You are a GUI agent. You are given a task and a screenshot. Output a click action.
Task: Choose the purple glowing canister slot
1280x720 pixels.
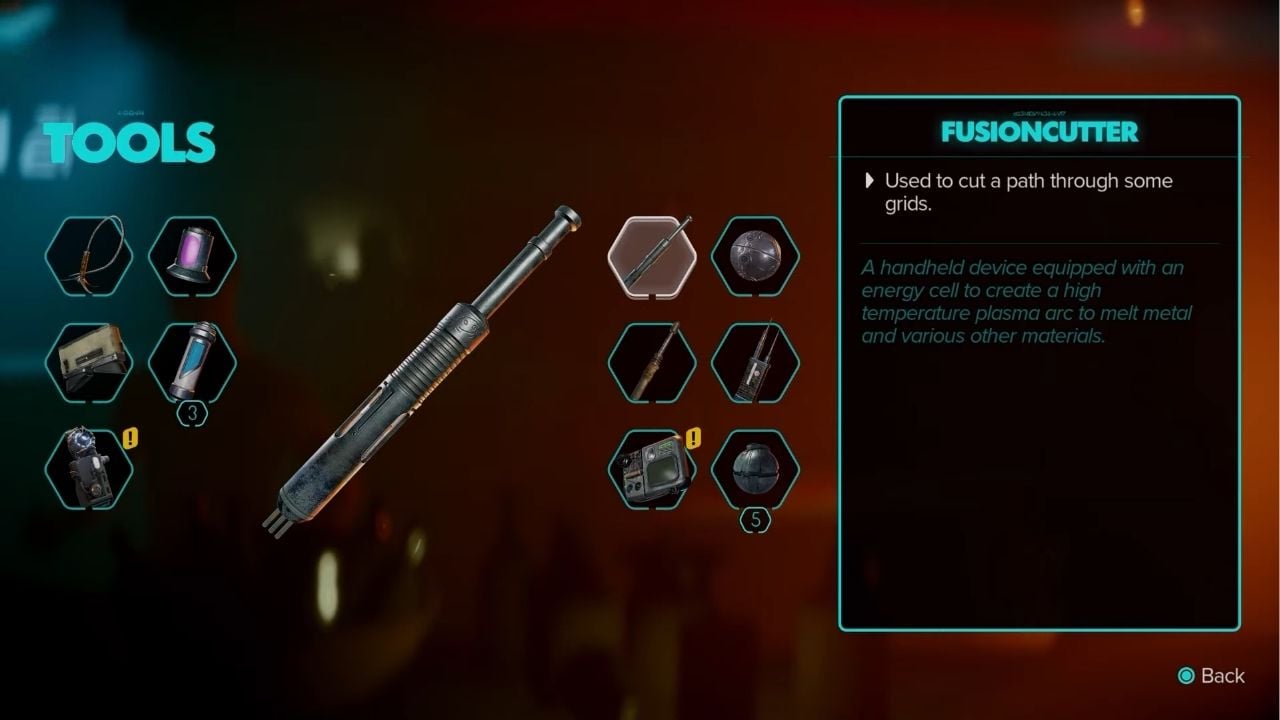[192, 256]
